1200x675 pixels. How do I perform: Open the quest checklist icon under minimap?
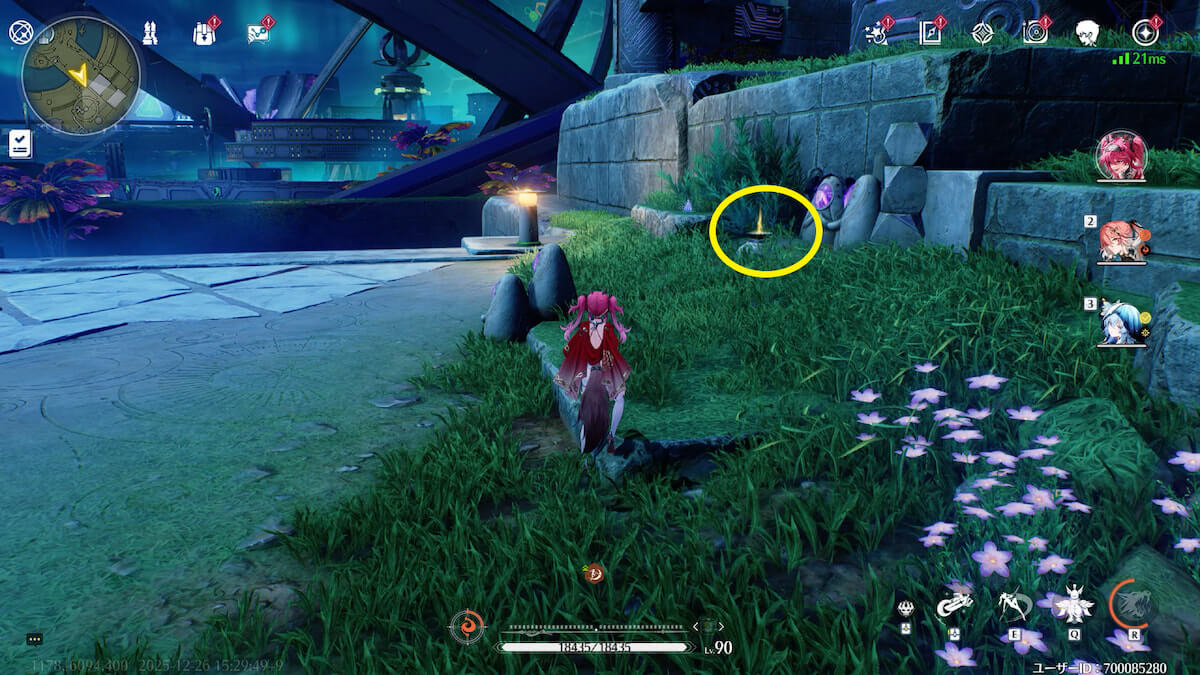point(20,144)
